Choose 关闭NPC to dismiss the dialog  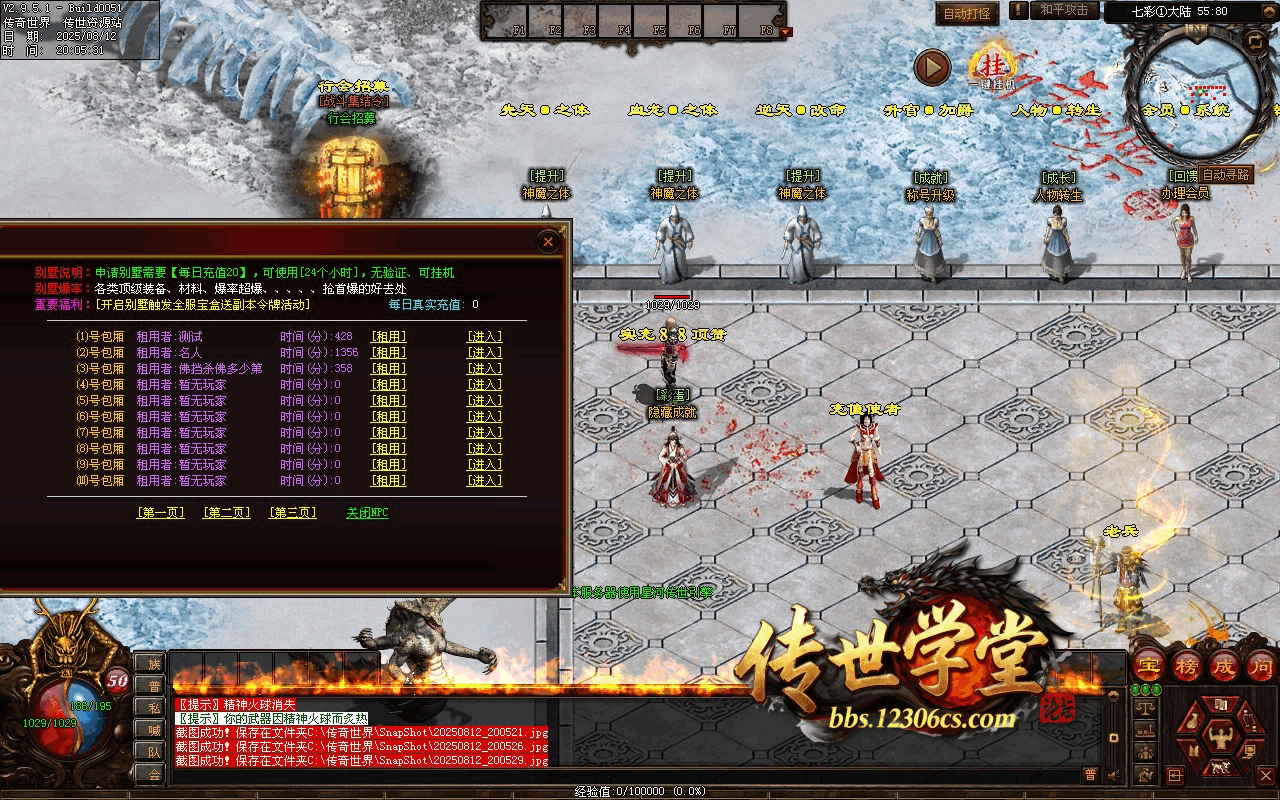click(x=367, y=513)
